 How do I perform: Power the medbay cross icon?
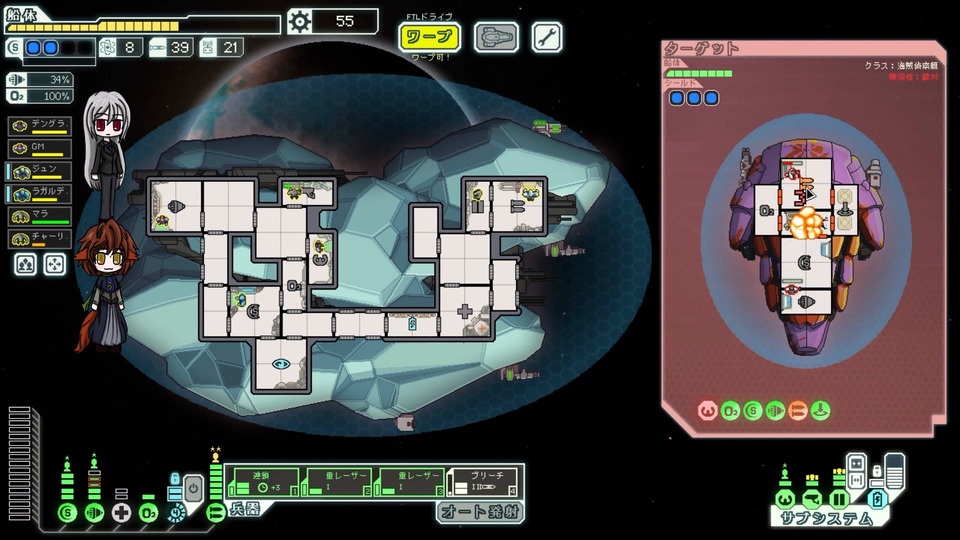click(x=122, y=512)
